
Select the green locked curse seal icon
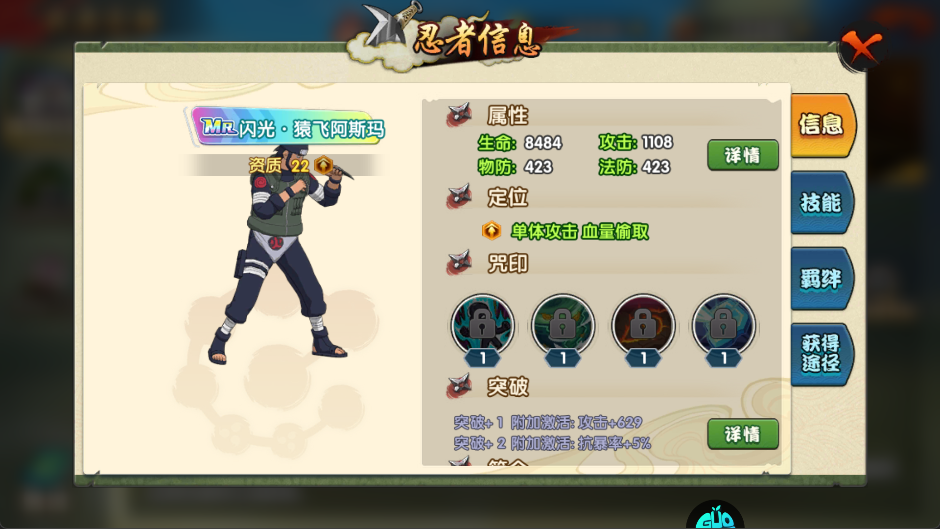(x=563, y=324)
